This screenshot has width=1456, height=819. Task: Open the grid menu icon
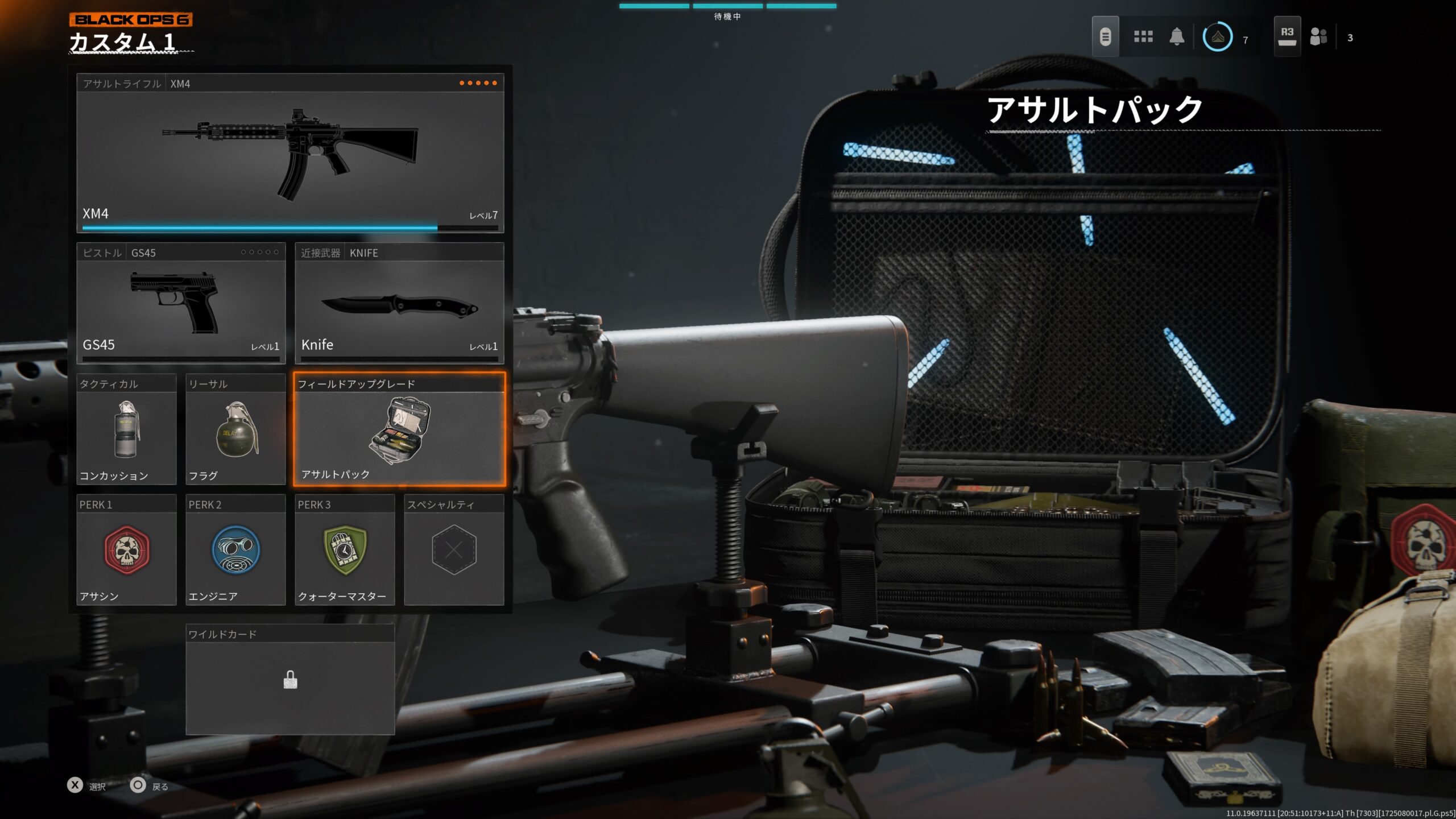(x=1143, y=37)
